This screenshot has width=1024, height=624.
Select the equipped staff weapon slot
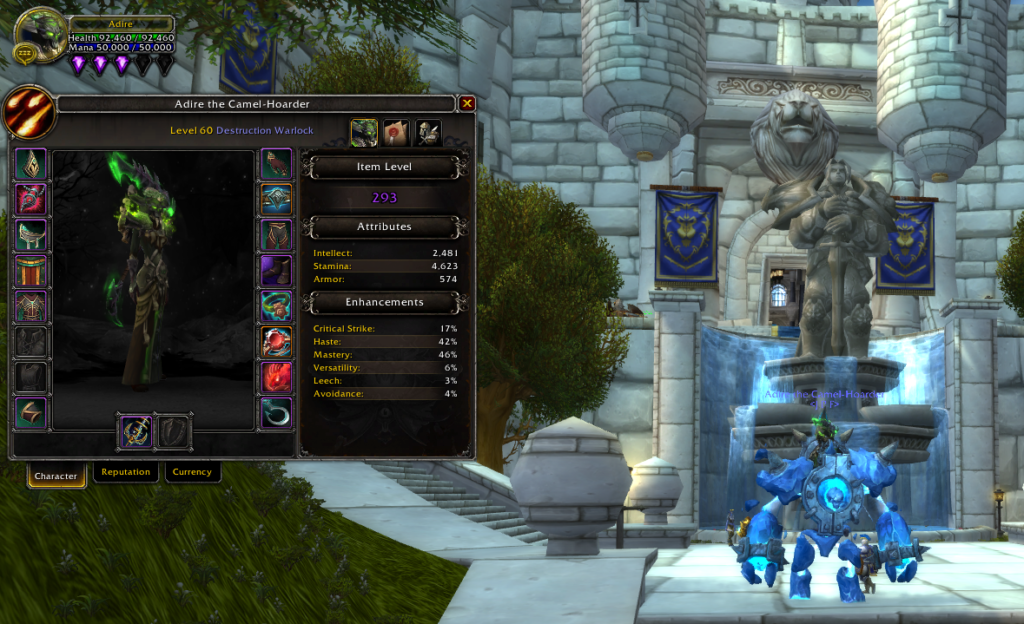[135, 431]
